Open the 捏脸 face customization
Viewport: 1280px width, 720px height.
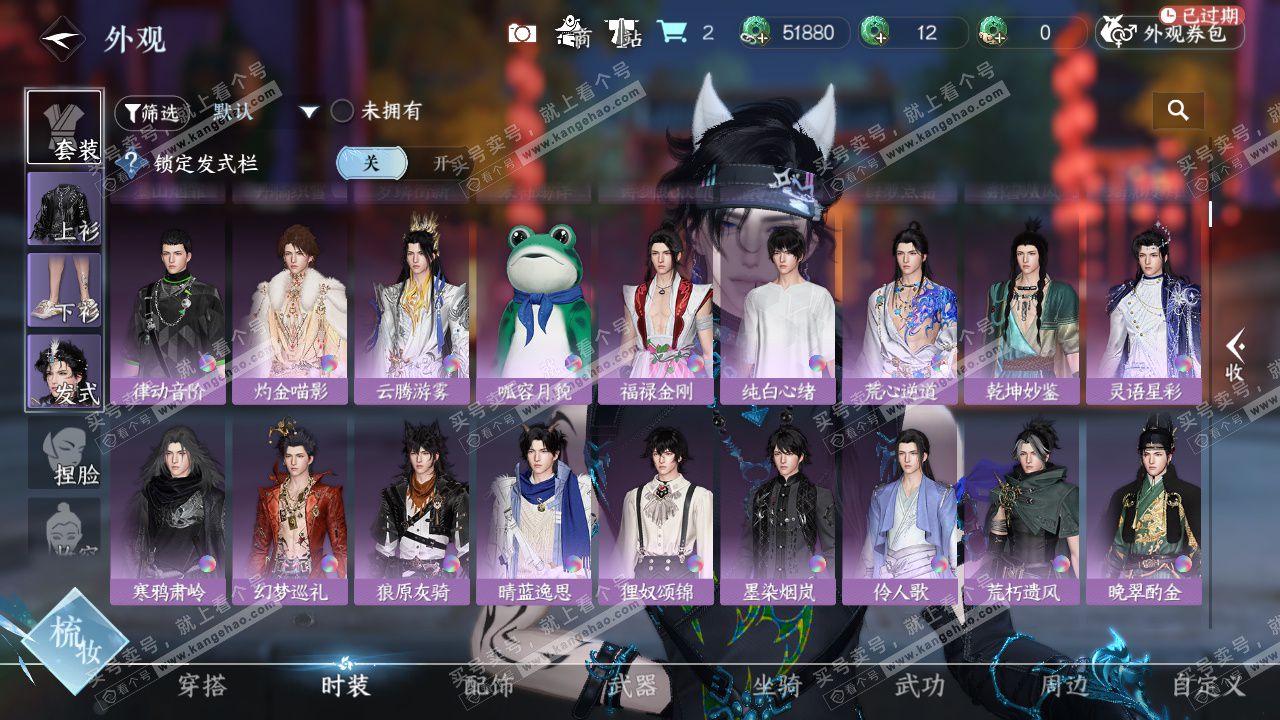click(65, 455)
